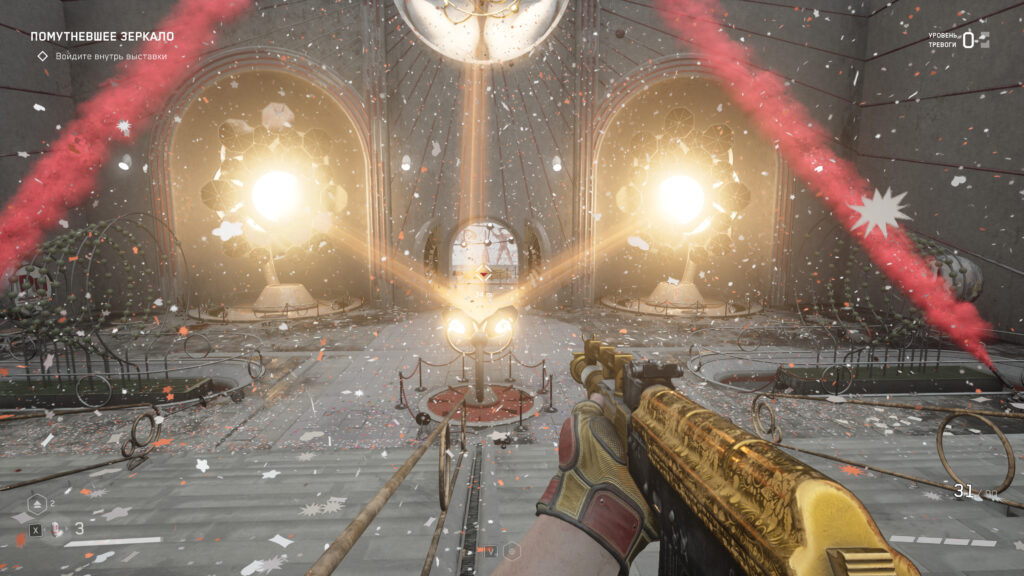This screenshot has height=576, width=1024.
Task: Use the health capsule consumable
Action: [57, 528]
